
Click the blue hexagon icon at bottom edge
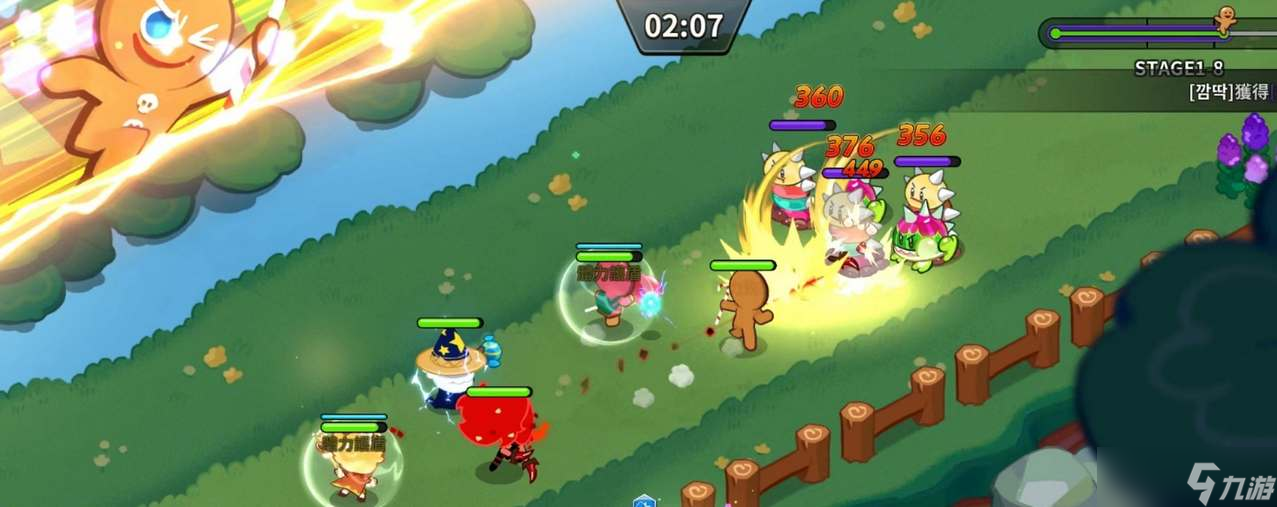pyautogui.click(x=645, y=500)
